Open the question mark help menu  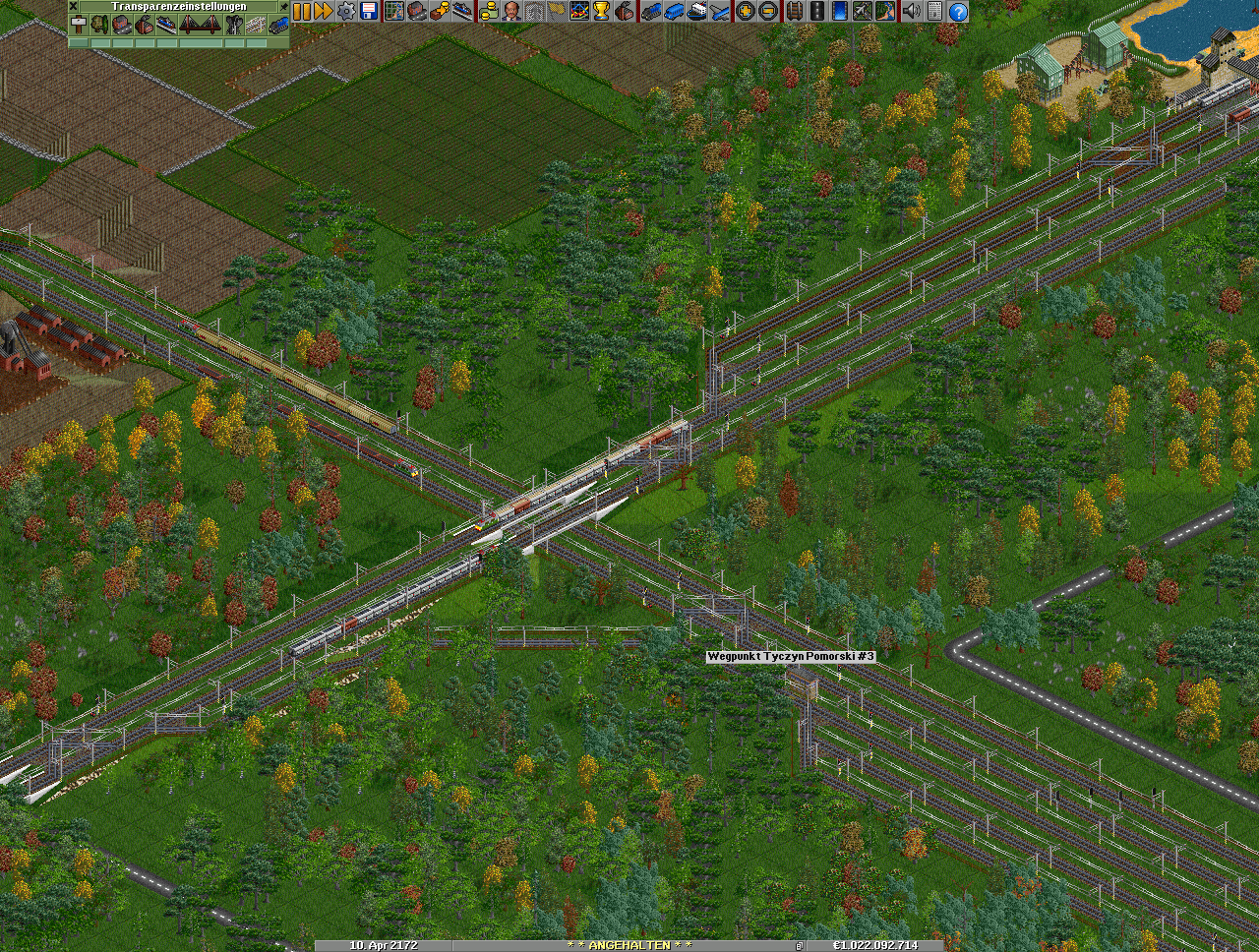(x=957, y=11)
